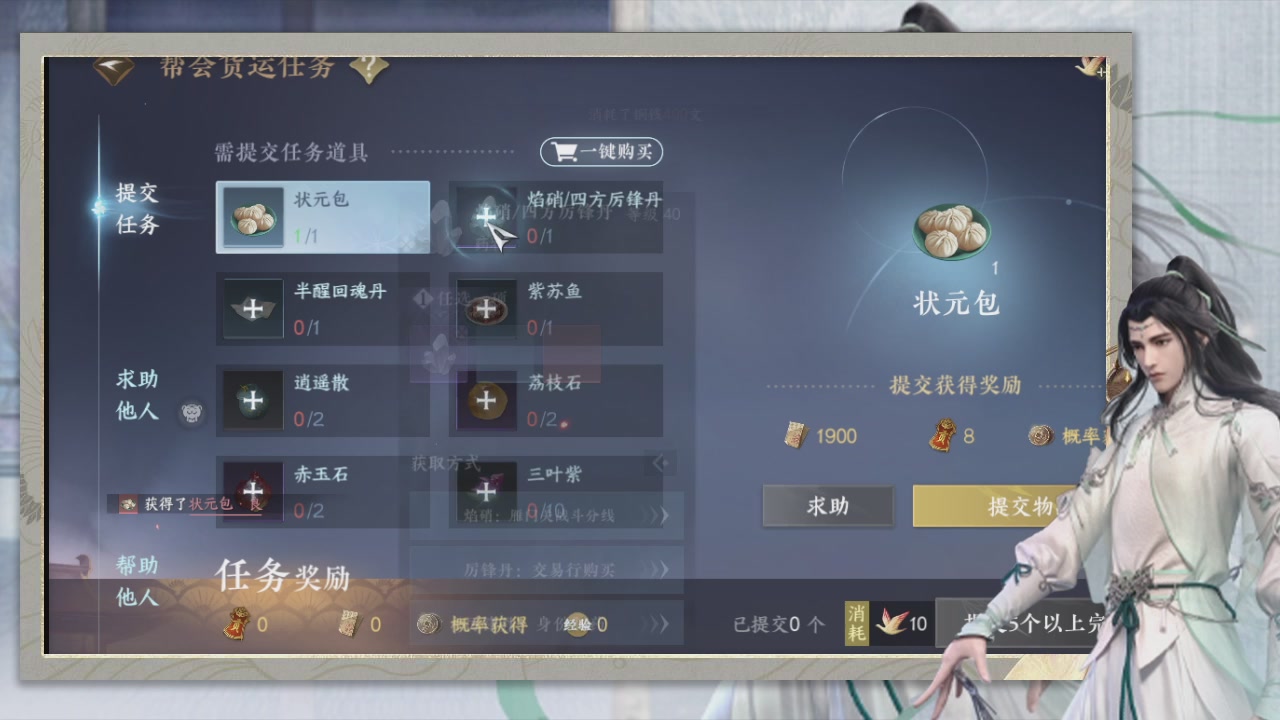Image resolution: width=1280 pixels, height=720 pixels.
Task: Click the plus icon on 三叶紫 slot
Action: 486,492
